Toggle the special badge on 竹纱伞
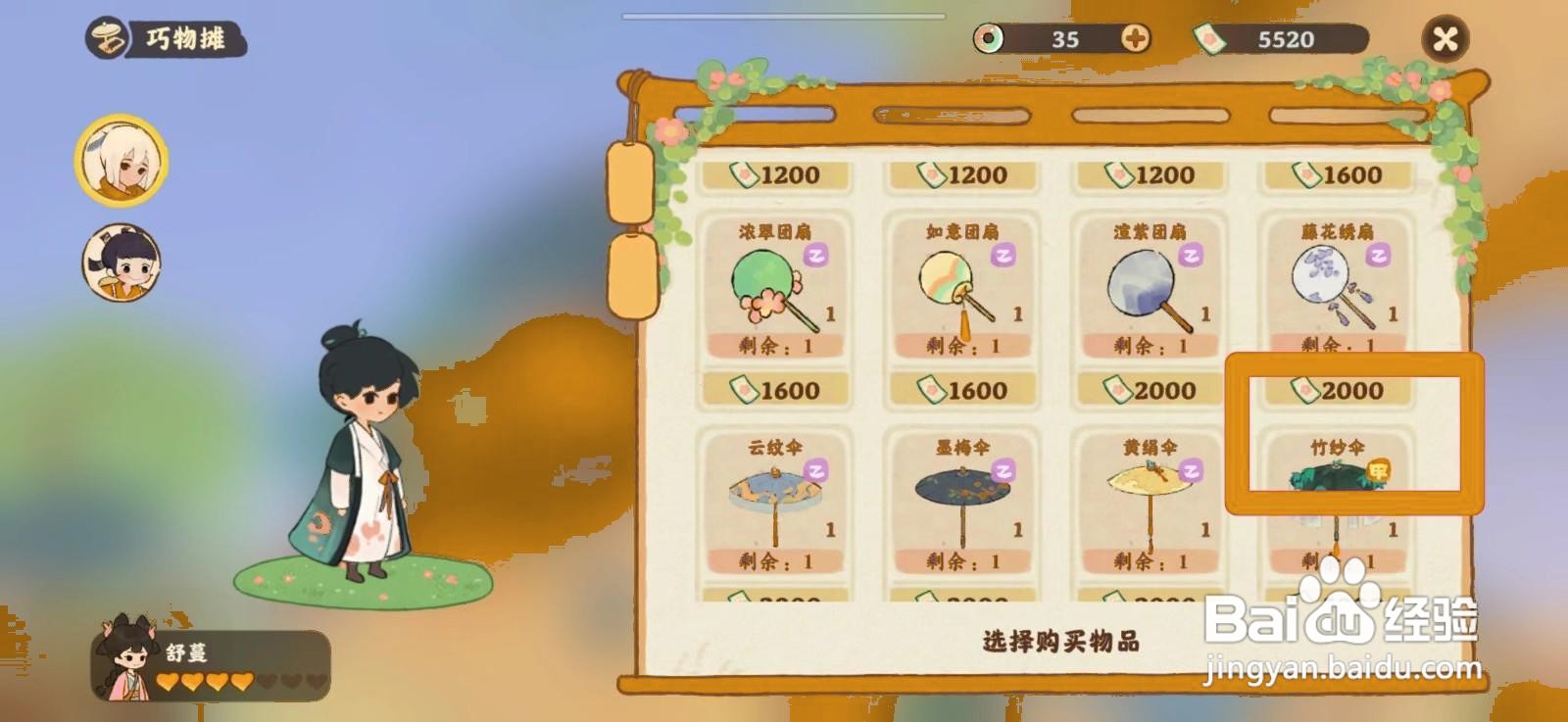1568x722 pixels. pyautogui.click(x=1382, y=468)
